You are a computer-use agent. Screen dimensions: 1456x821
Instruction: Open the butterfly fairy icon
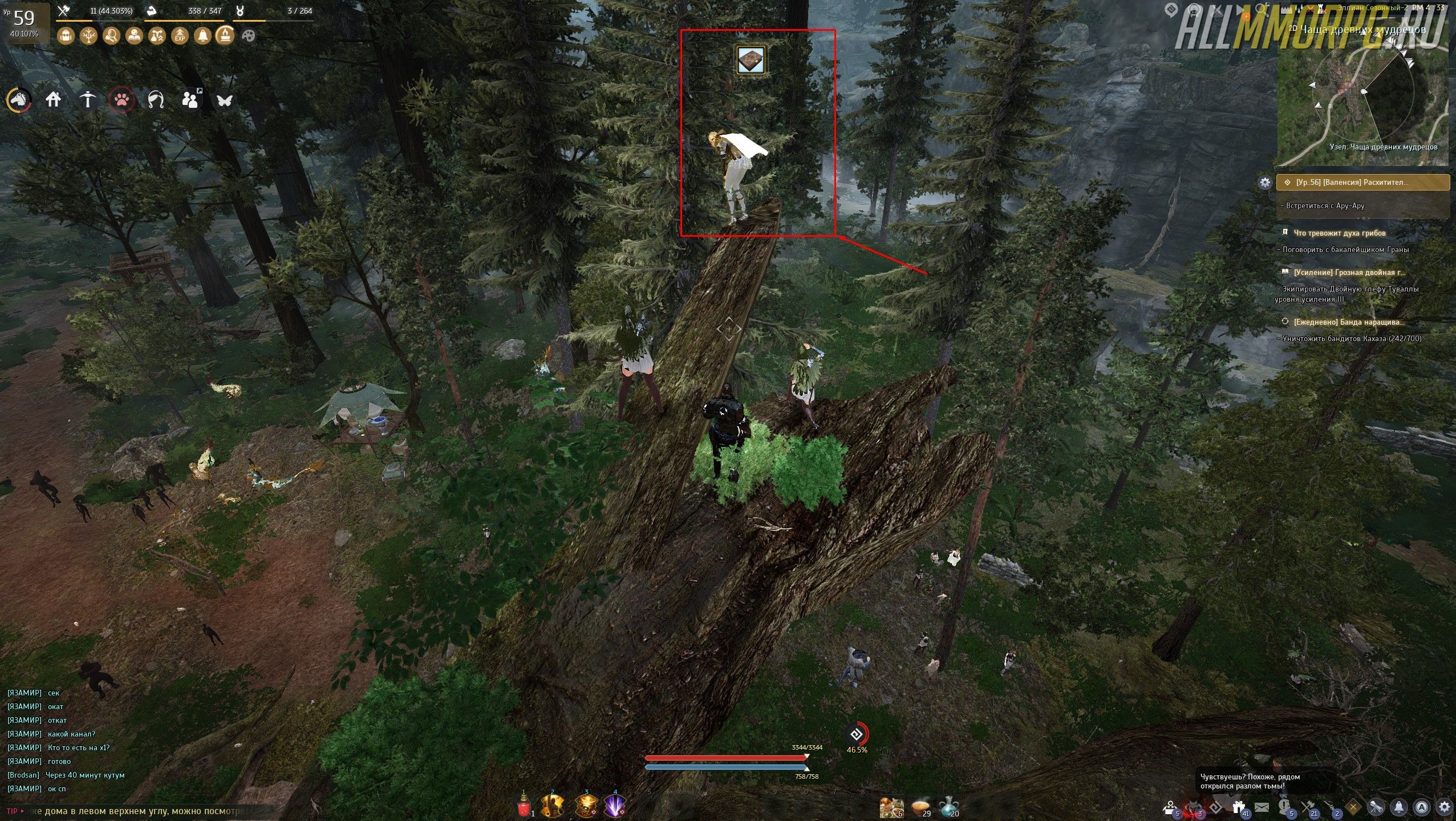(x=225, y=100)
